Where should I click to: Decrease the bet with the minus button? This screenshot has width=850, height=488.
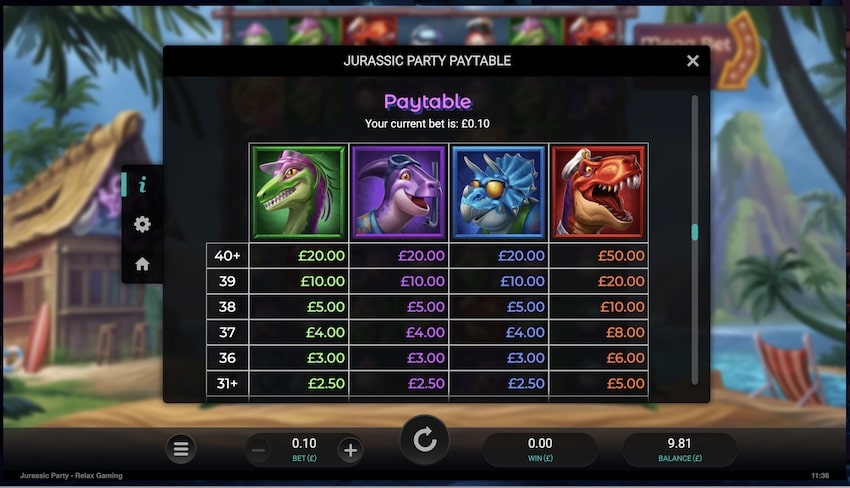pos(258,450)
